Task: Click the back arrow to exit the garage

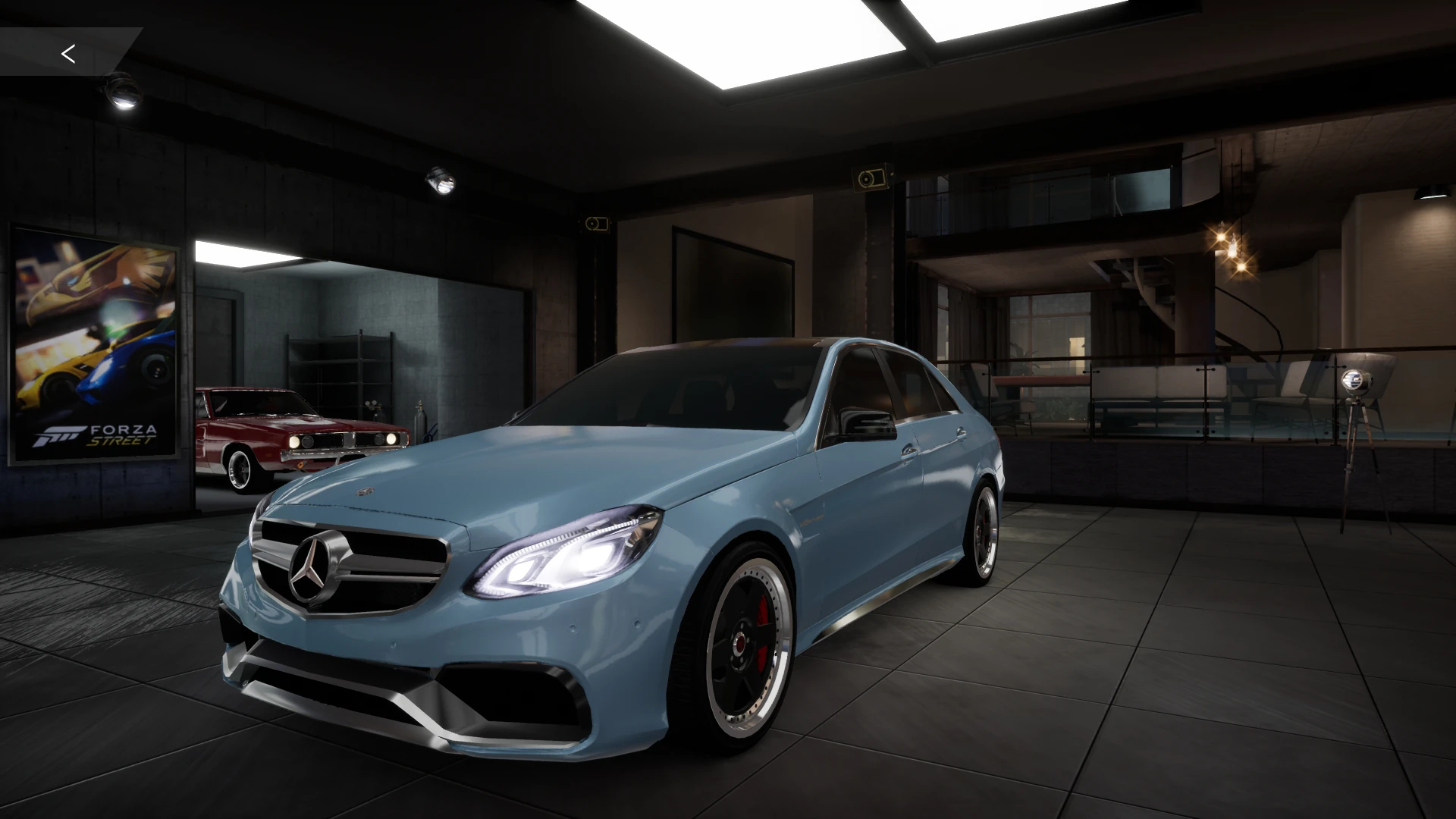Action: pos(69,53)
